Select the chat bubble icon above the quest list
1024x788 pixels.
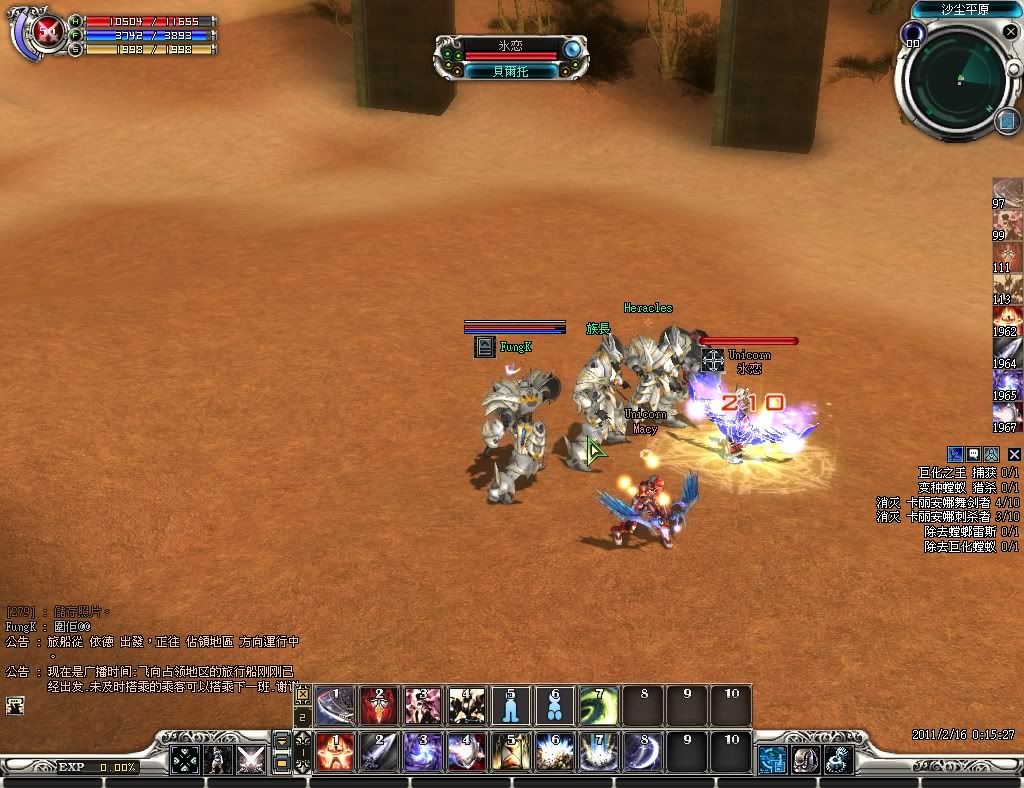[975, 454]
